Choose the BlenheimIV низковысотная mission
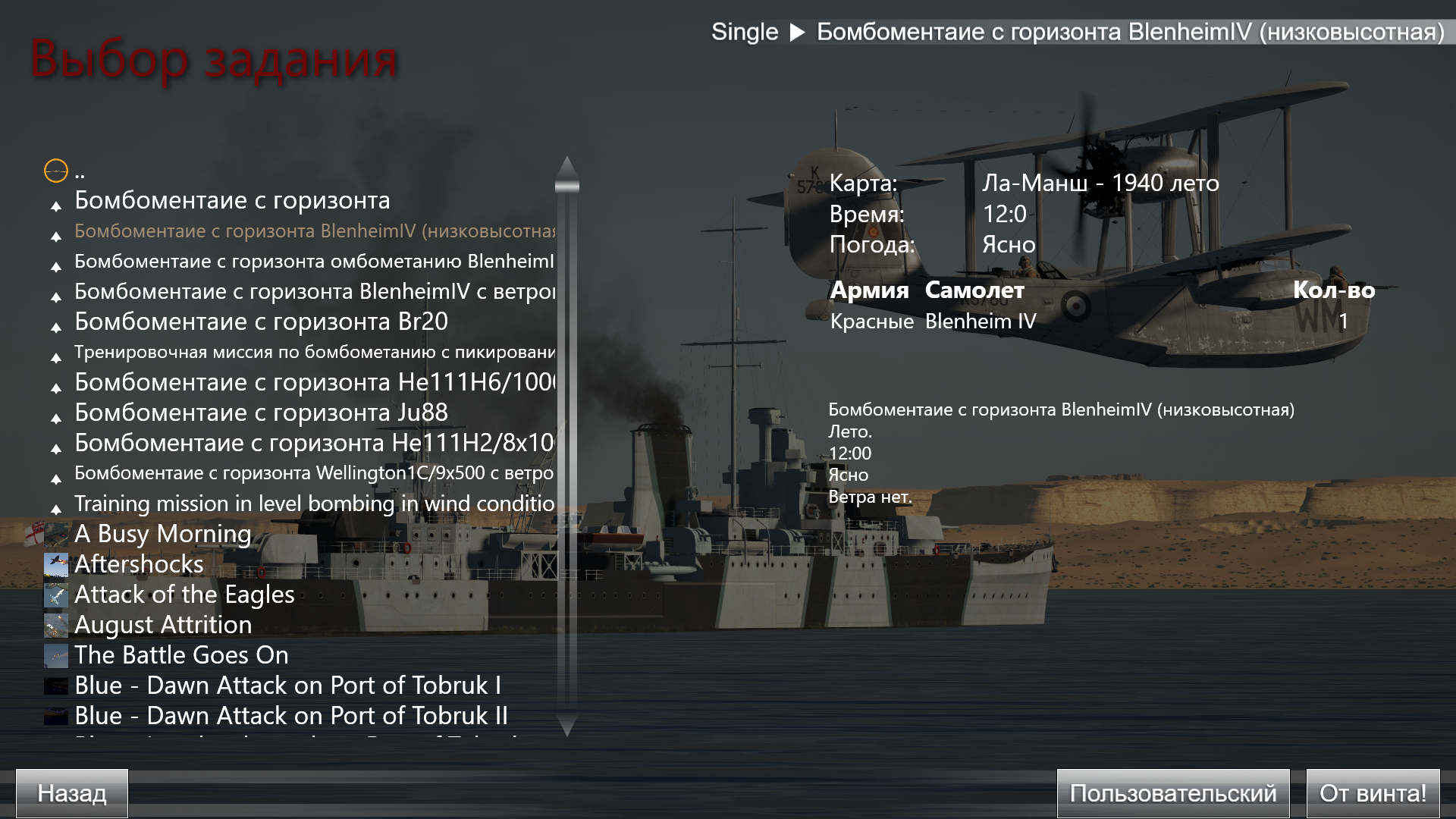 tap(314, 231)
